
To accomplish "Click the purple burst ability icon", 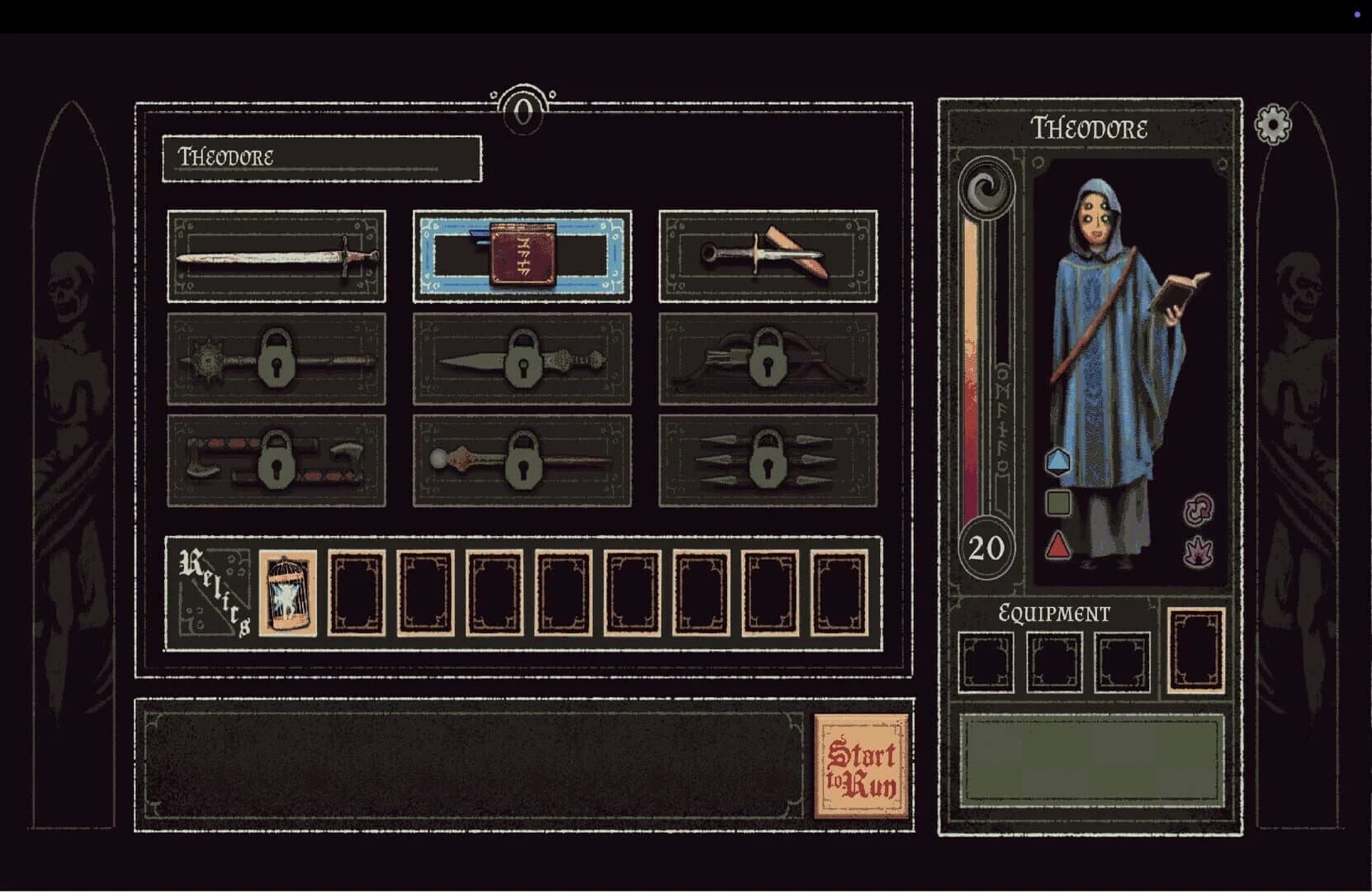I will coord(1199,548).
